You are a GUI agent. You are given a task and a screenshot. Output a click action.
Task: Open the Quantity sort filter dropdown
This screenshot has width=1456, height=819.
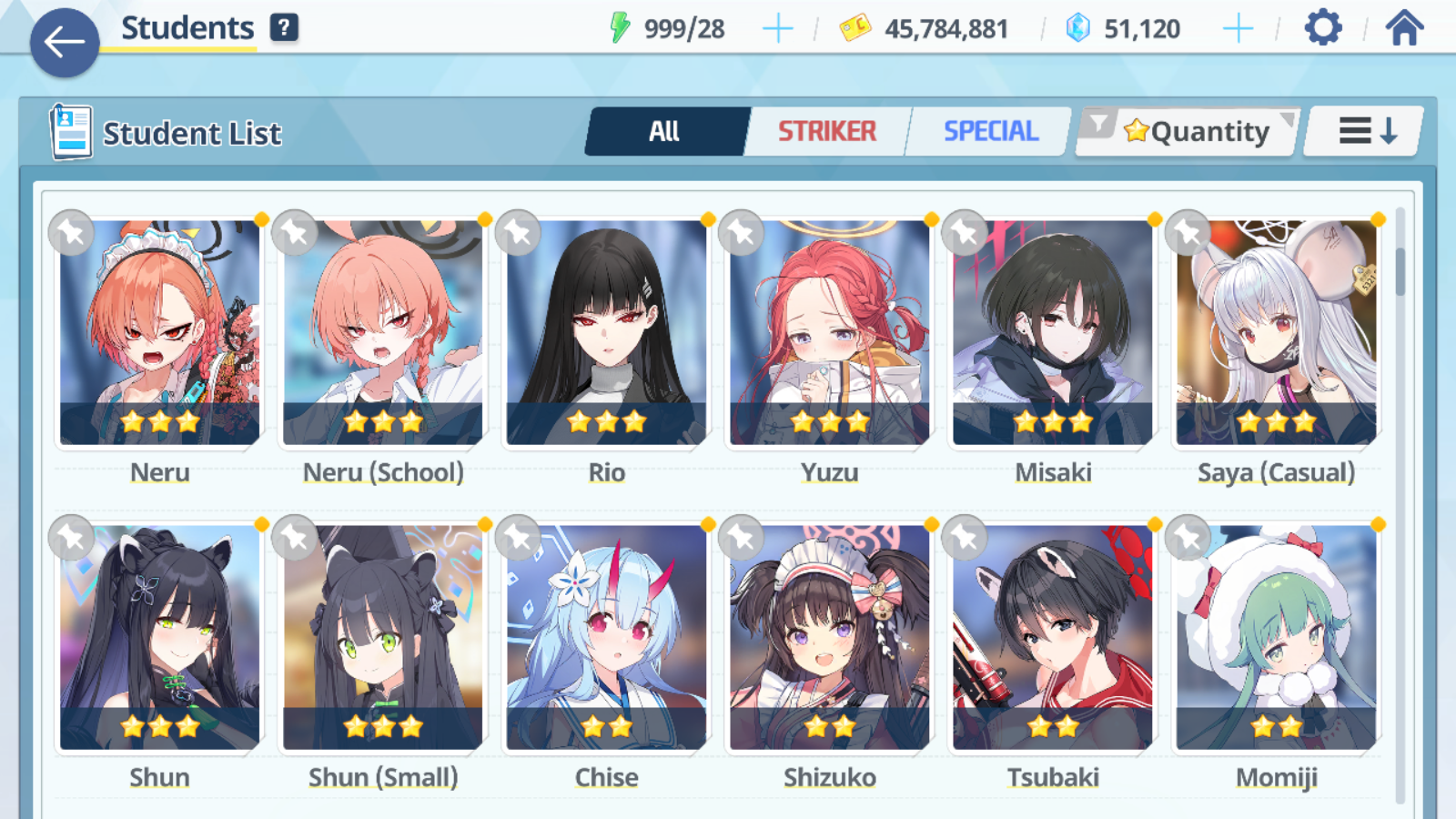click(1188, 132)
